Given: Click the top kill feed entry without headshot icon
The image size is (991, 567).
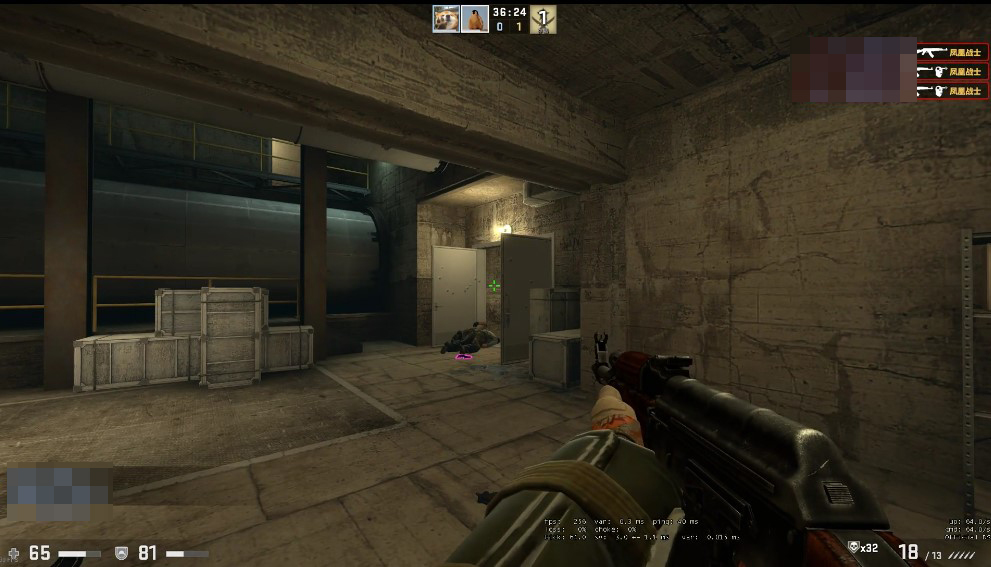Looking at the screenshot, I should [952, 51].
